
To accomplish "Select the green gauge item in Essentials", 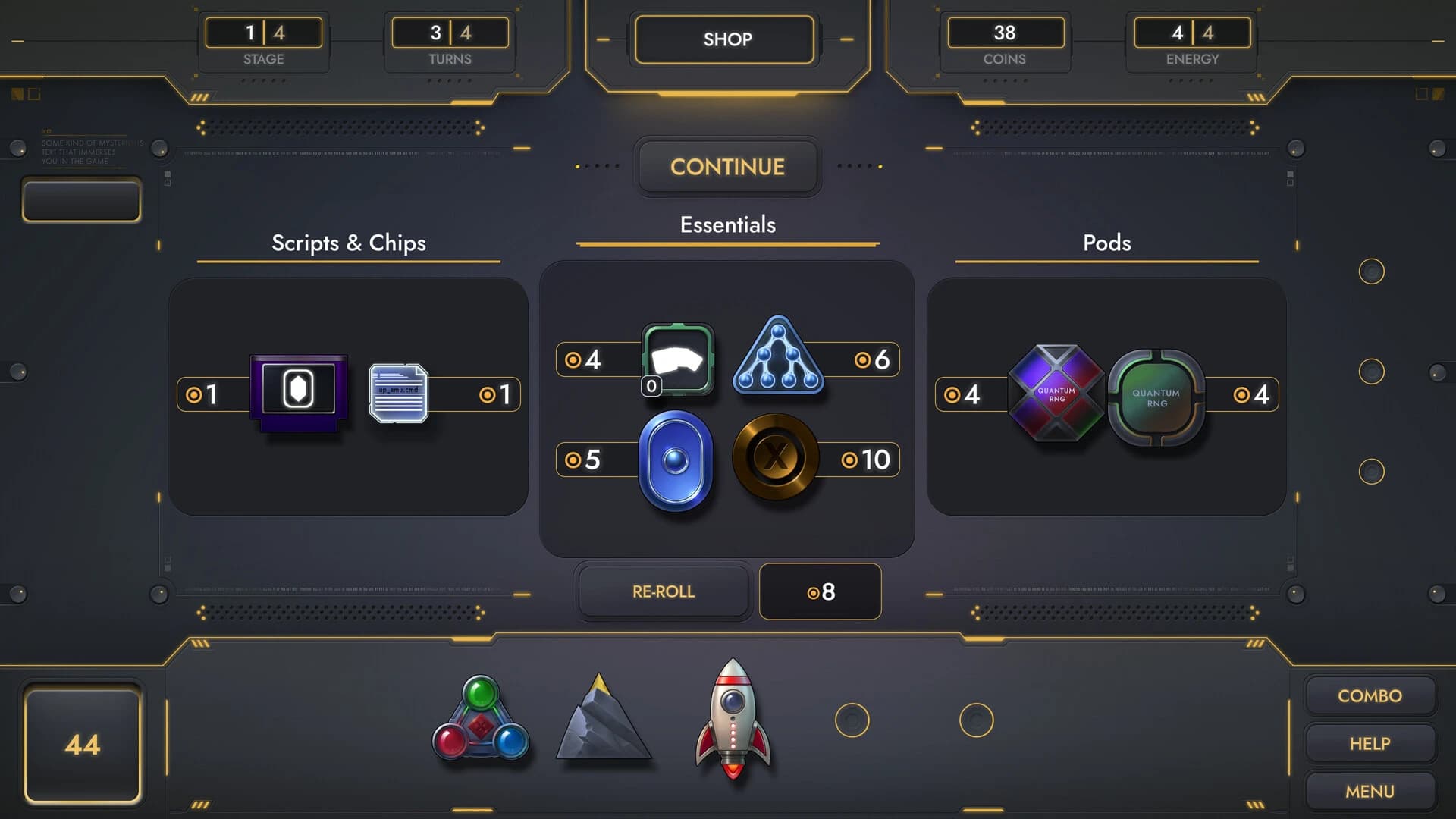I will pyautogui.click(x=677, y=360).
